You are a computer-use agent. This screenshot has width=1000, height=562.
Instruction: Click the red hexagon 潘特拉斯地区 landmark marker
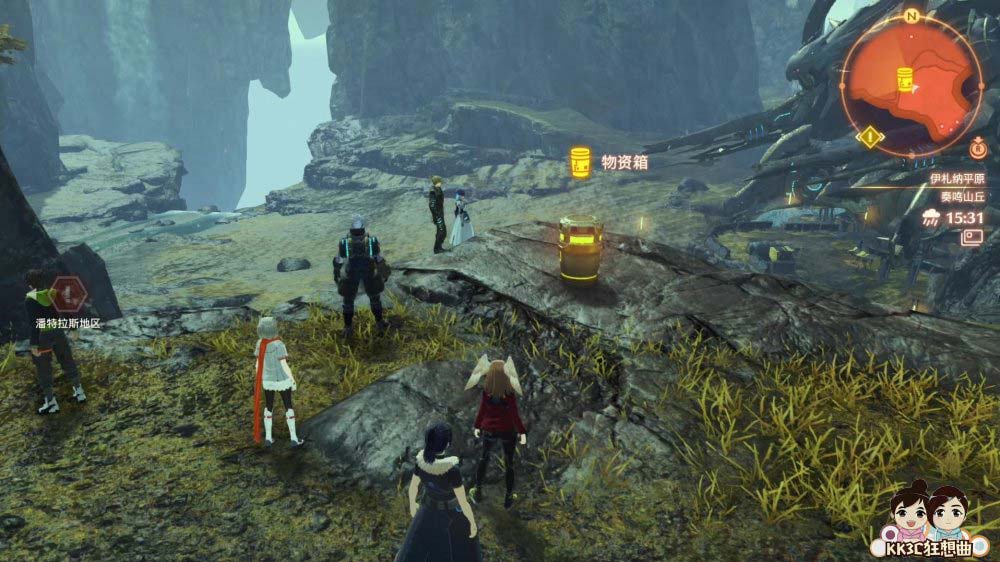[x=68, y=294]
